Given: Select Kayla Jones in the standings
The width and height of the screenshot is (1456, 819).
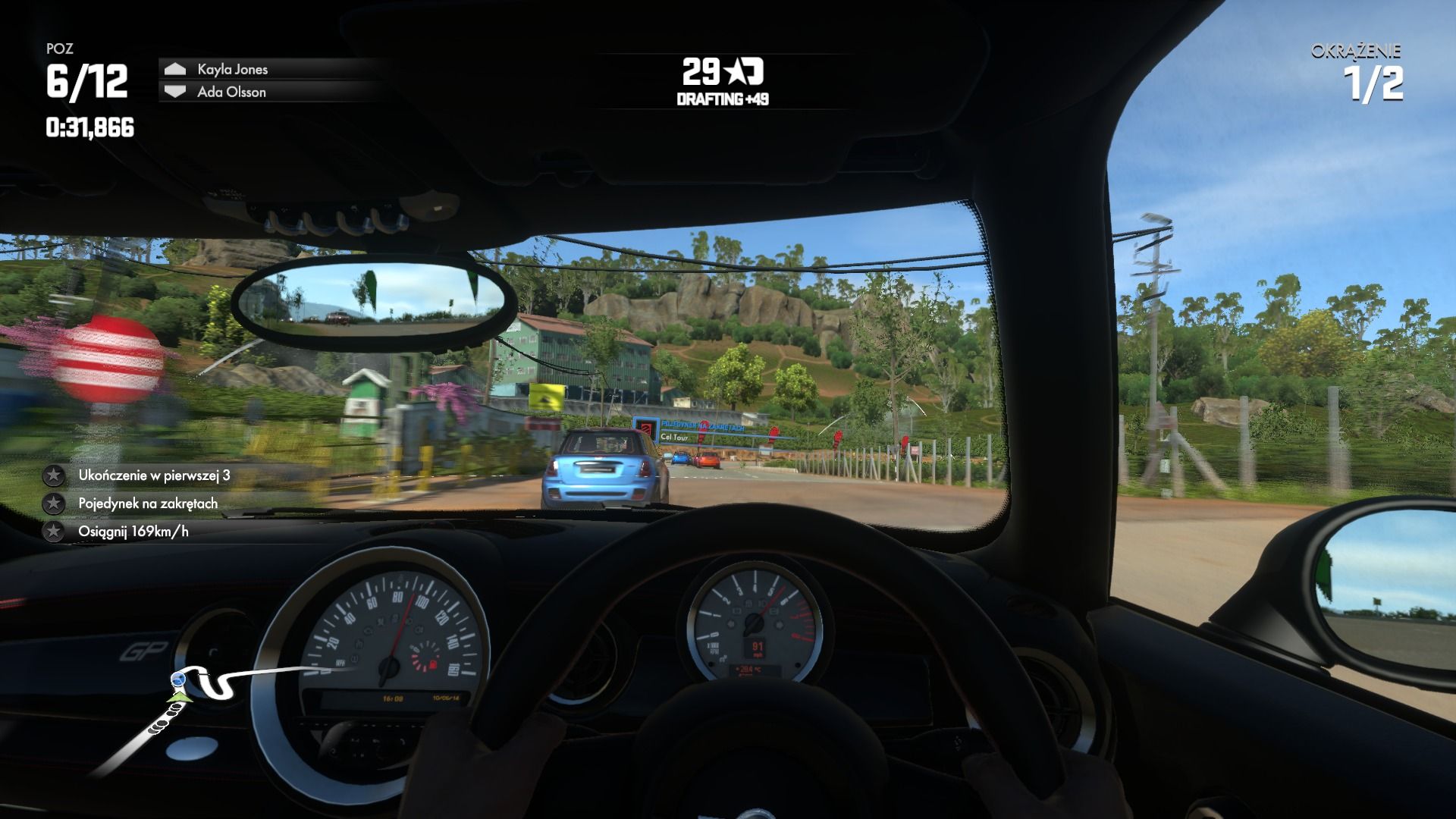Looking at the screenshot, I should (232, 69).
